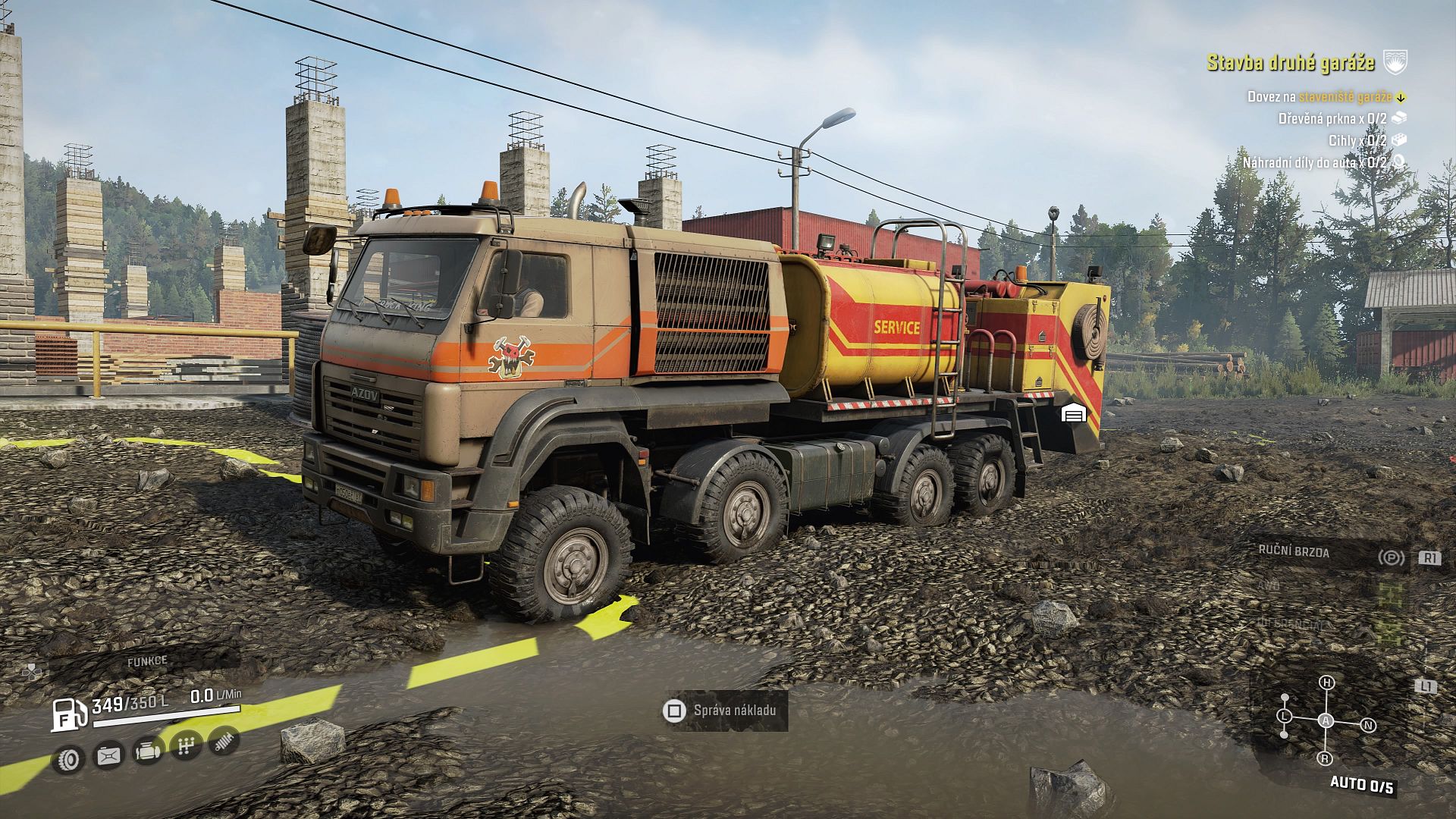Shift to Low gear L
Image resolution: width=1456 pixels, height=819 pixels.
[1285, 716]
